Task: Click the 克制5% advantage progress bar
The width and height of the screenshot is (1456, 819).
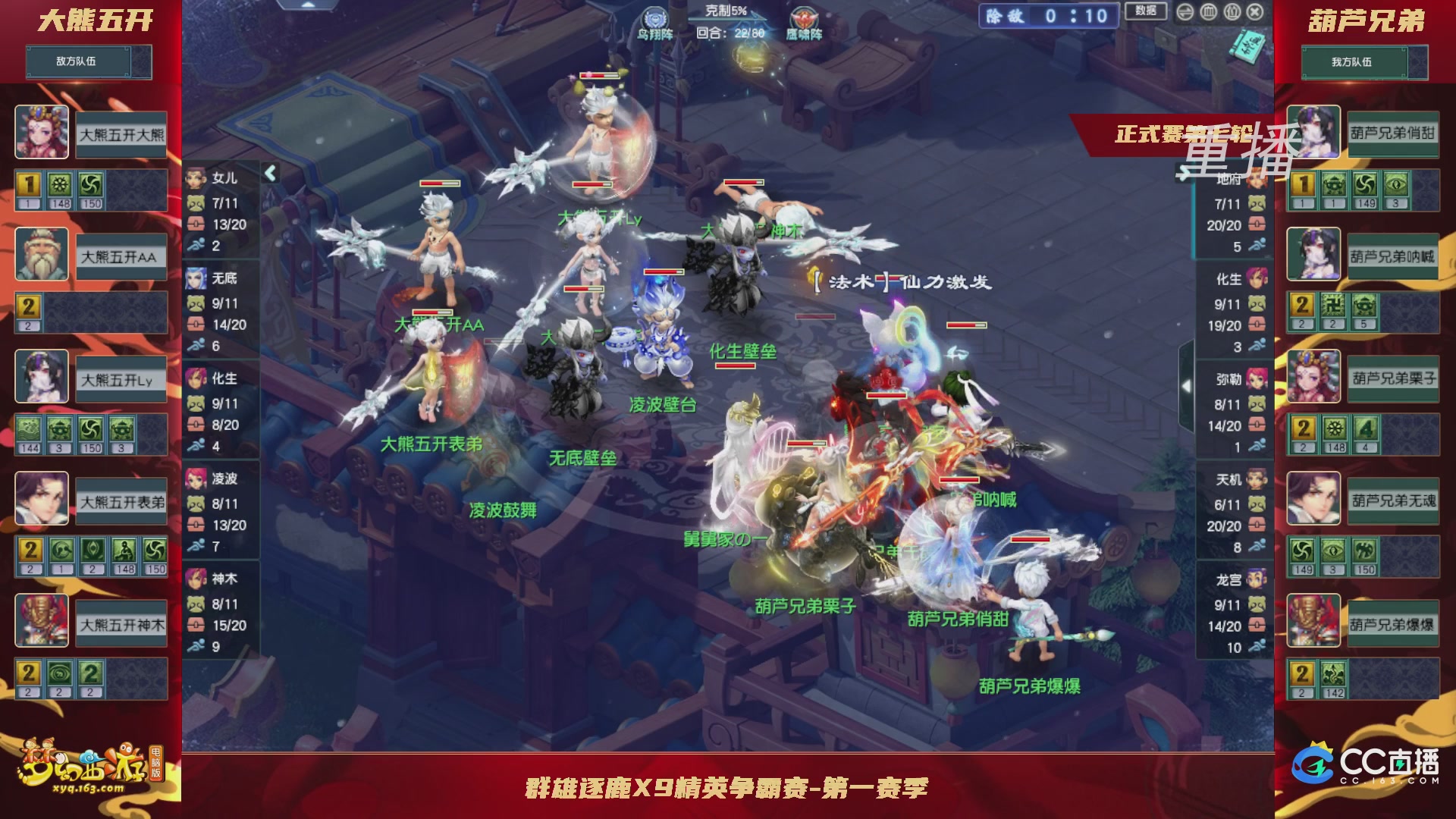Action: [726, 20]
